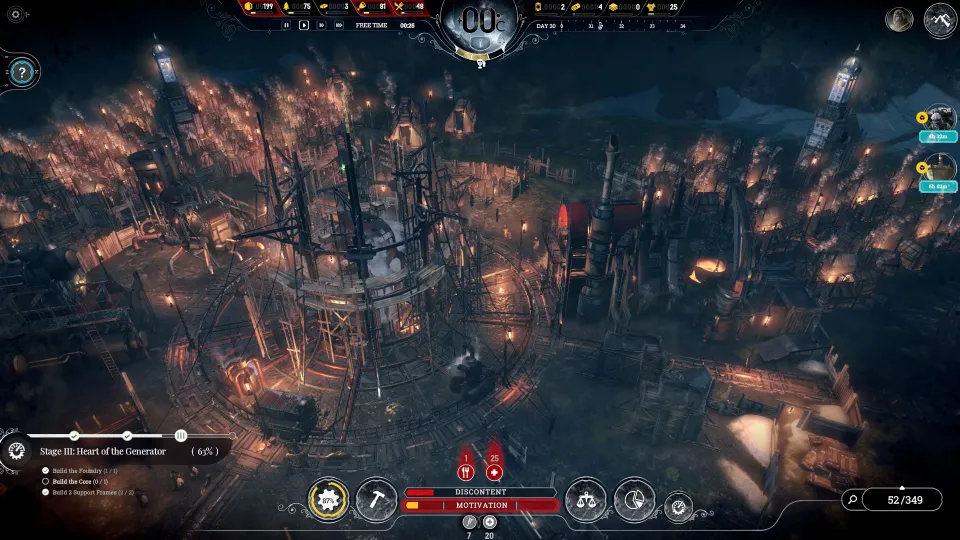960x540 pixels.
Task: Switch to triple fast-forward speed
Action: [x=337, y=25]
